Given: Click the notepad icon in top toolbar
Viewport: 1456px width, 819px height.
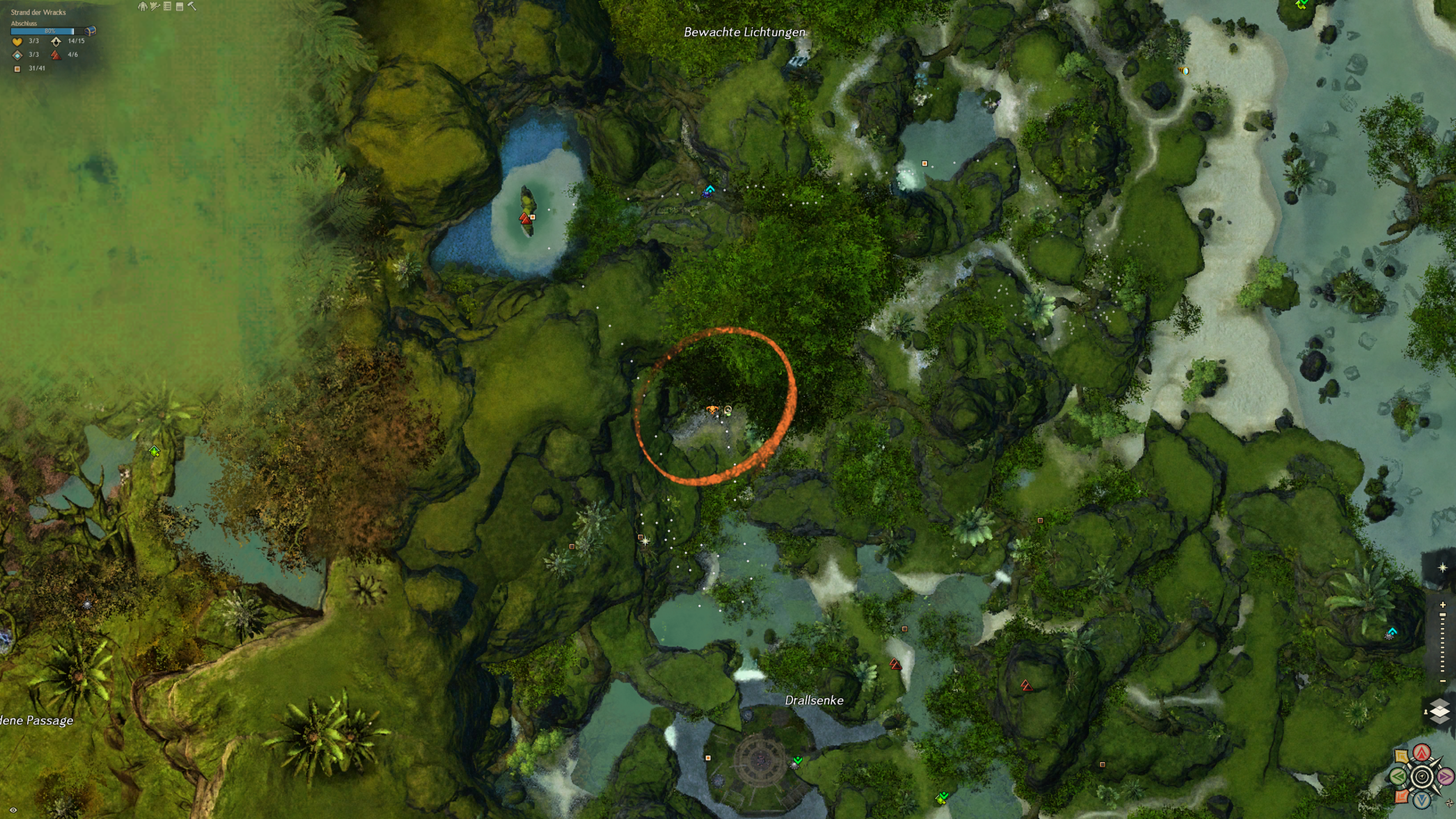Looking at the screenshot, I should pyautogui.click(x=180, y=6).
